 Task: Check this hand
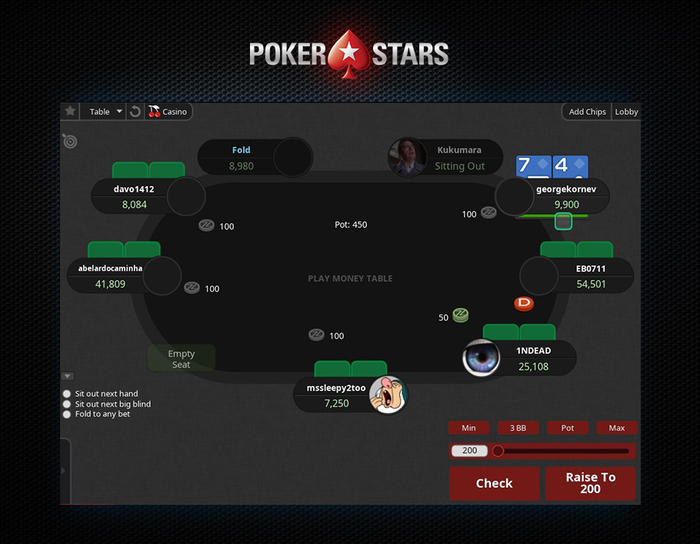pyautogui.click(x=494, y=483)
